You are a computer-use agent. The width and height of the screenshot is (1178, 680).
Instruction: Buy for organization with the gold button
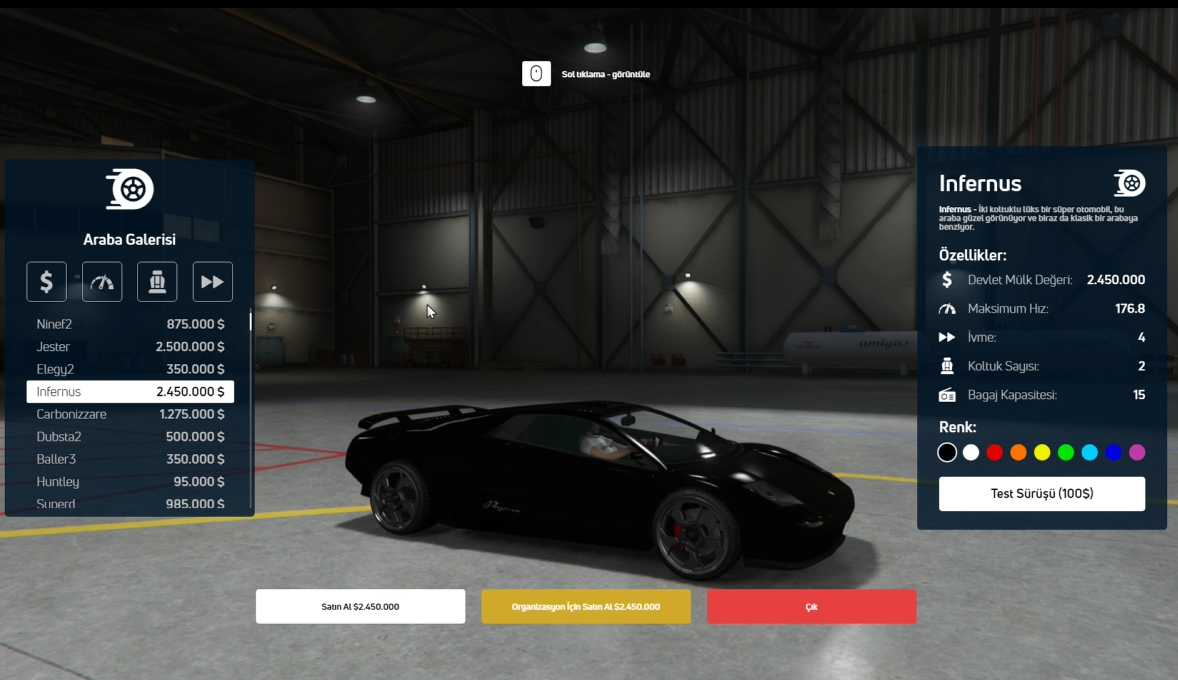pyautogui.click(x=586, y=607)
